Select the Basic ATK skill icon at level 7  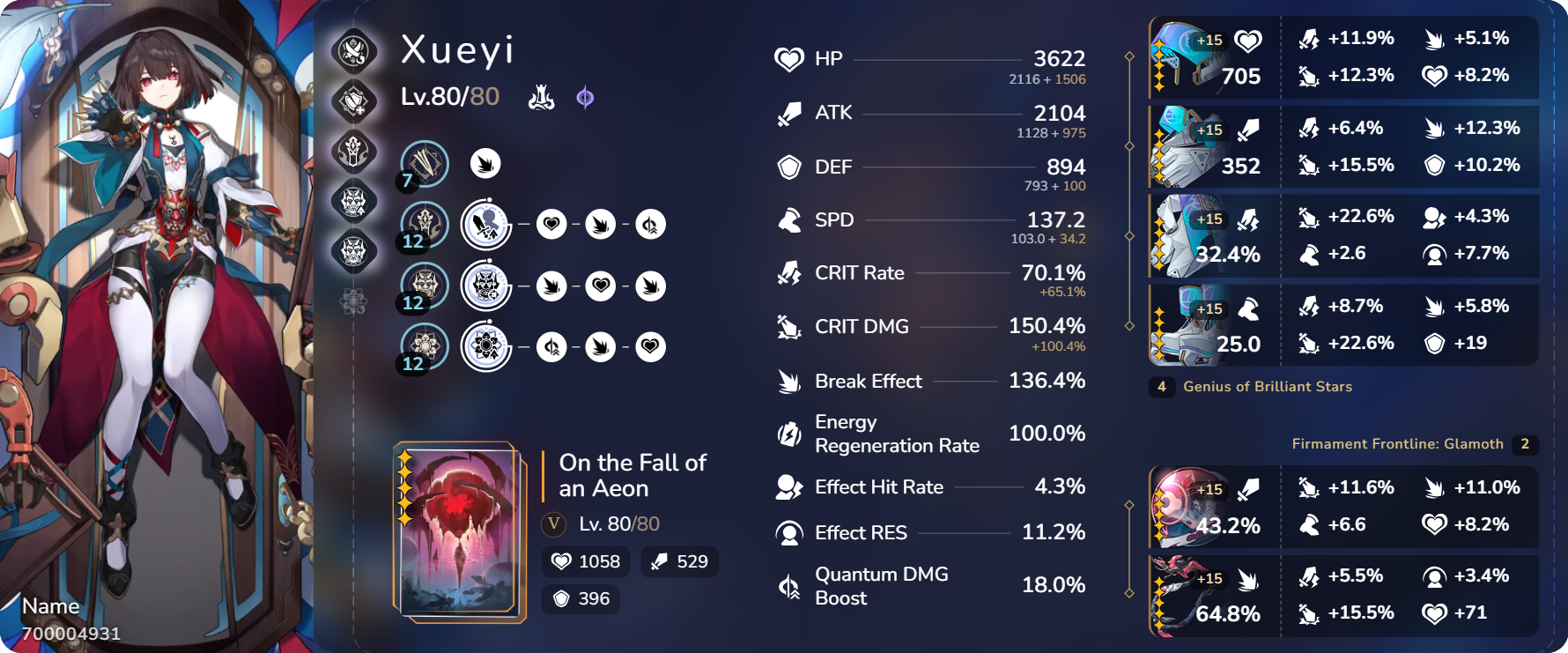(426, 163)
